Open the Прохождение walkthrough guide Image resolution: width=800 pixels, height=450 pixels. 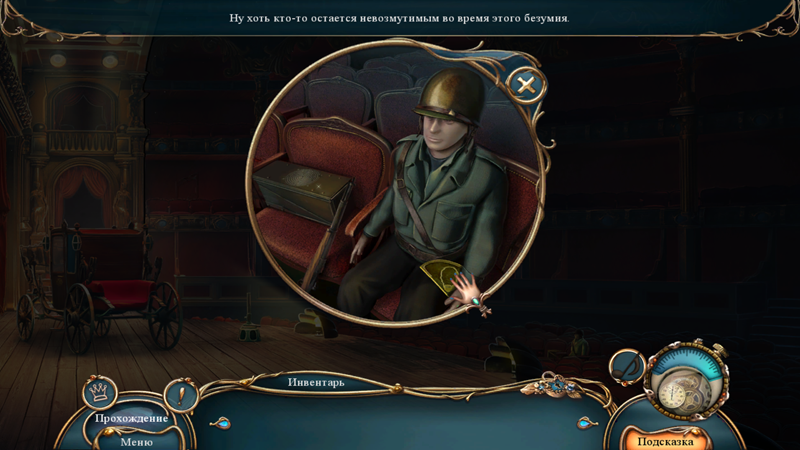[132, 418]
